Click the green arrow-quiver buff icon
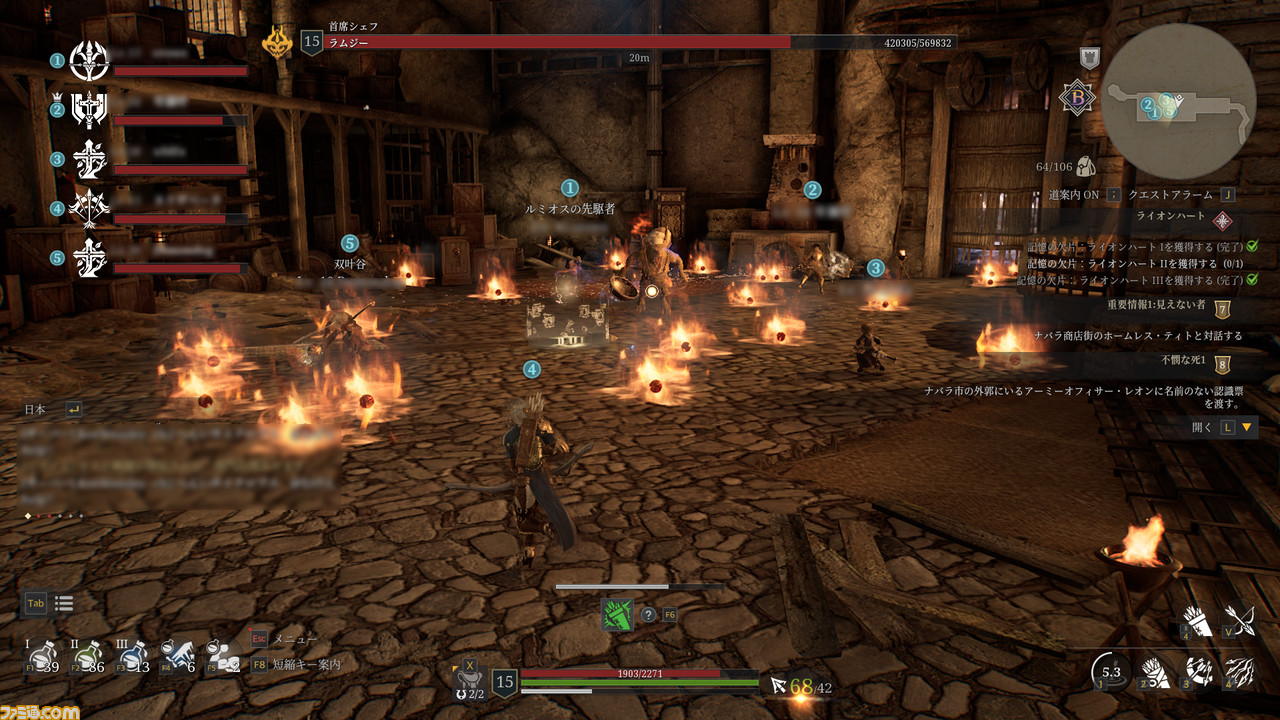This screenshot has height=720, width=1280. tap(617, 614)
